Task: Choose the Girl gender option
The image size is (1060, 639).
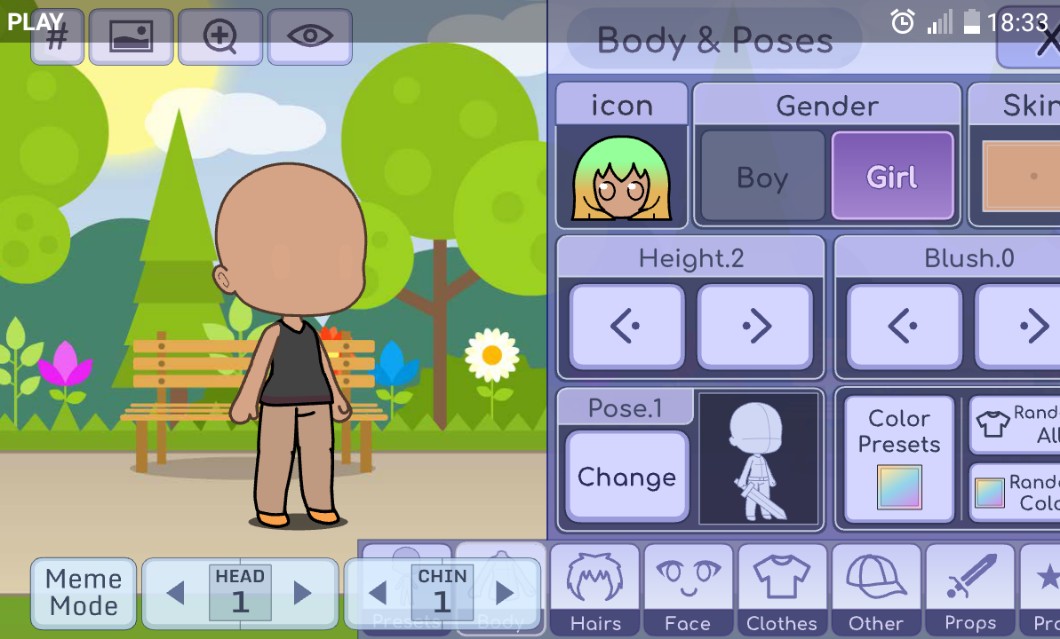Action: point(891,177)
